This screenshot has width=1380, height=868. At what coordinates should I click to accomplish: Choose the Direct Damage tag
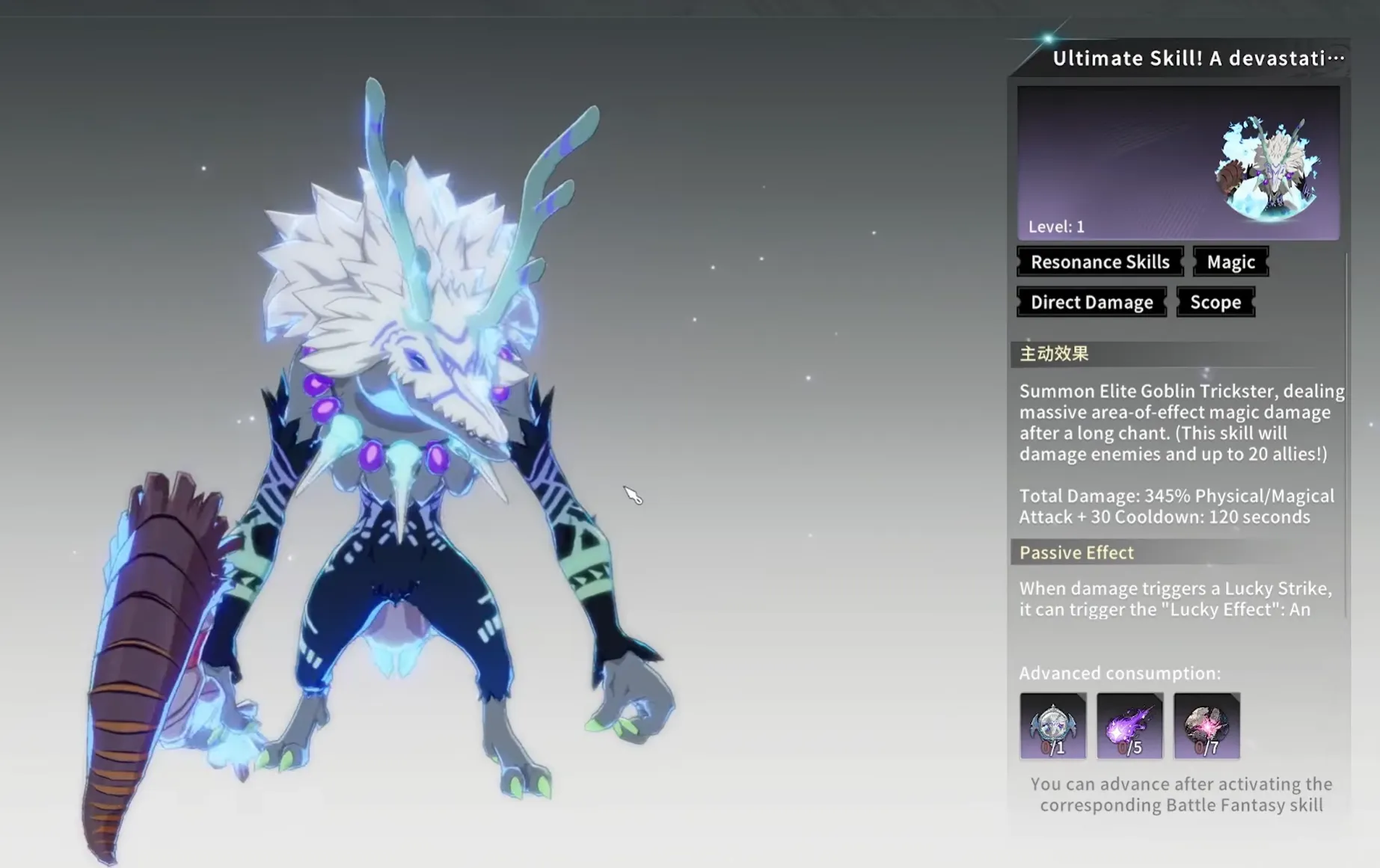click(1091, 302)
